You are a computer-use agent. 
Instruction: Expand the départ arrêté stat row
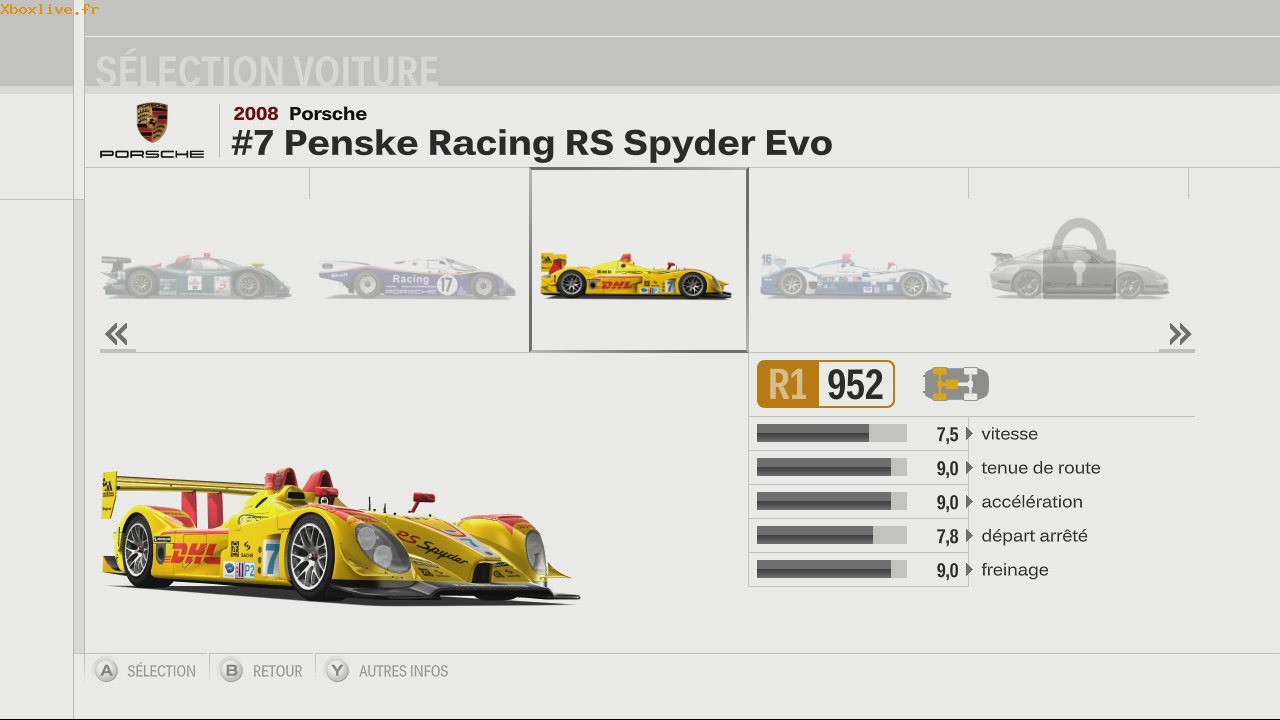pos(1033,536)
